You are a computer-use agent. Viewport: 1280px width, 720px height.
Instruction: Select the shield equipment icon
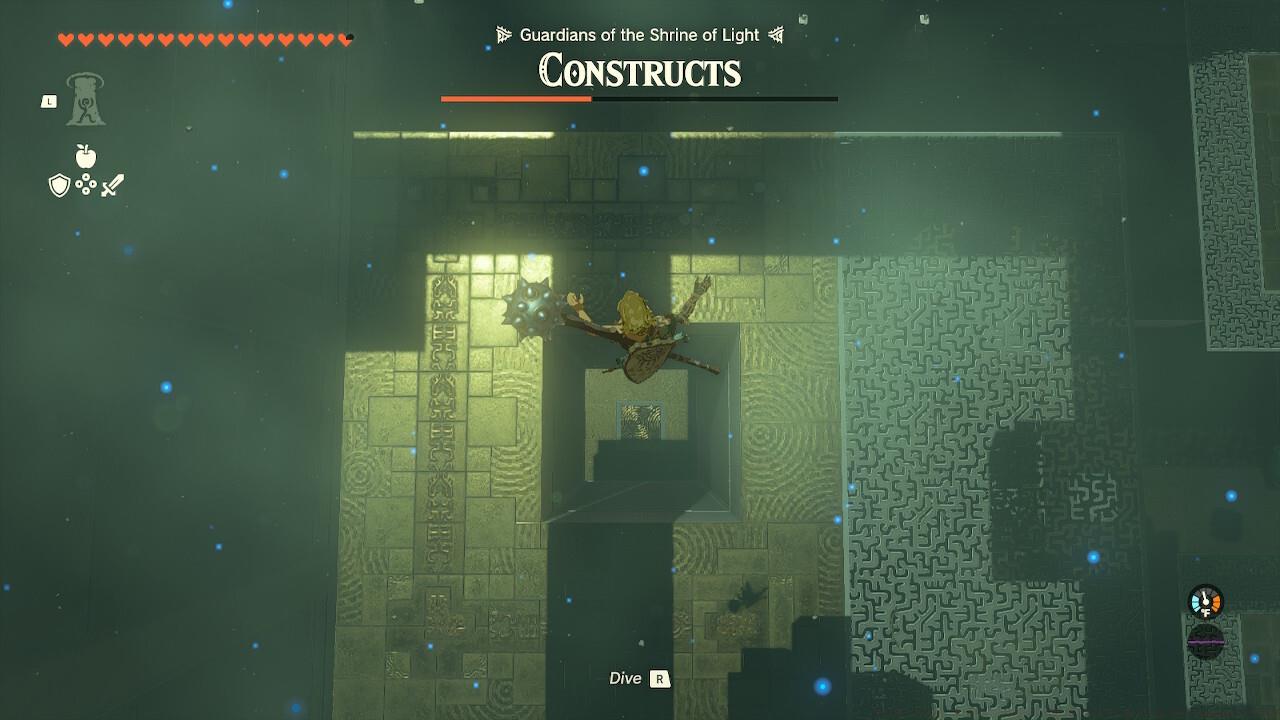(60, 187)
